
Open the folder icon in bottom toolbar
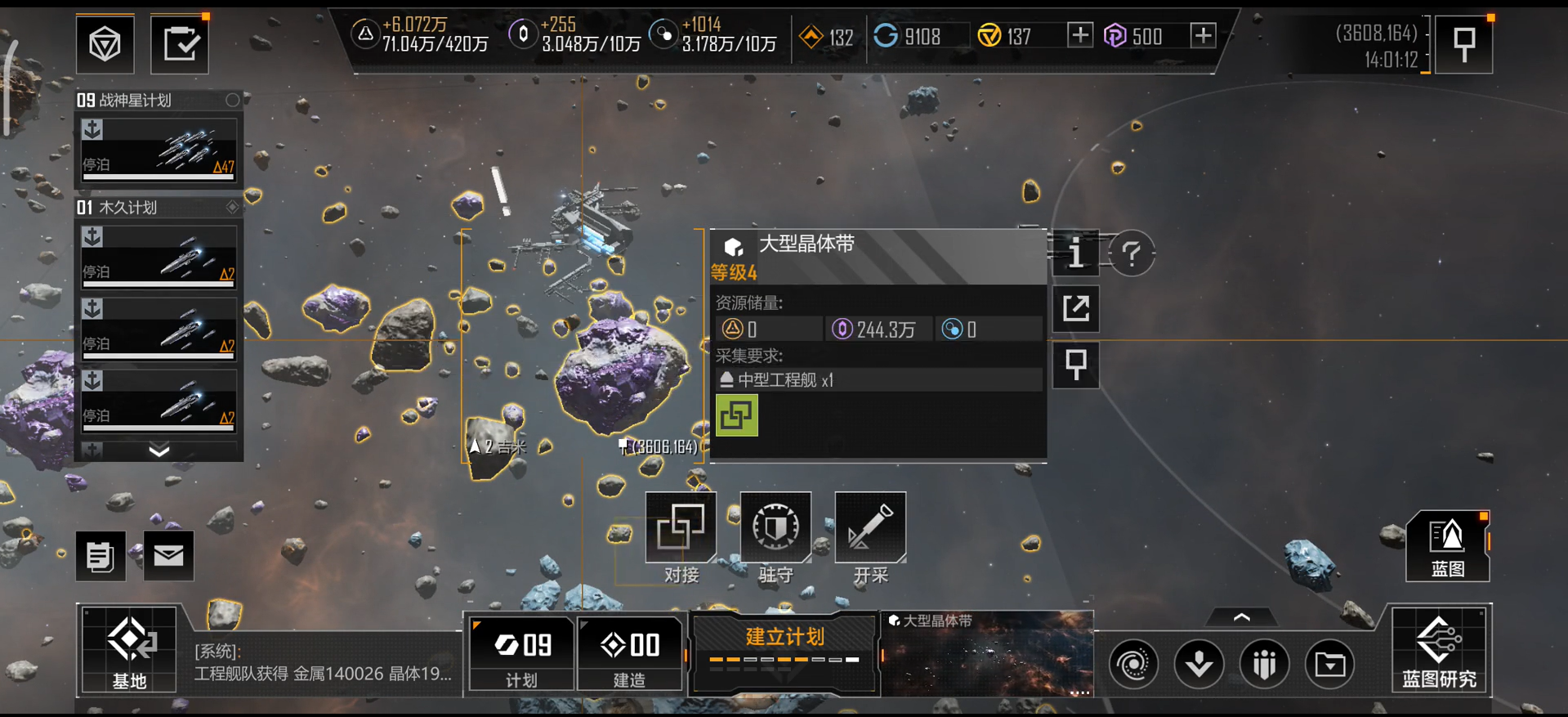tap(1329, 665)
